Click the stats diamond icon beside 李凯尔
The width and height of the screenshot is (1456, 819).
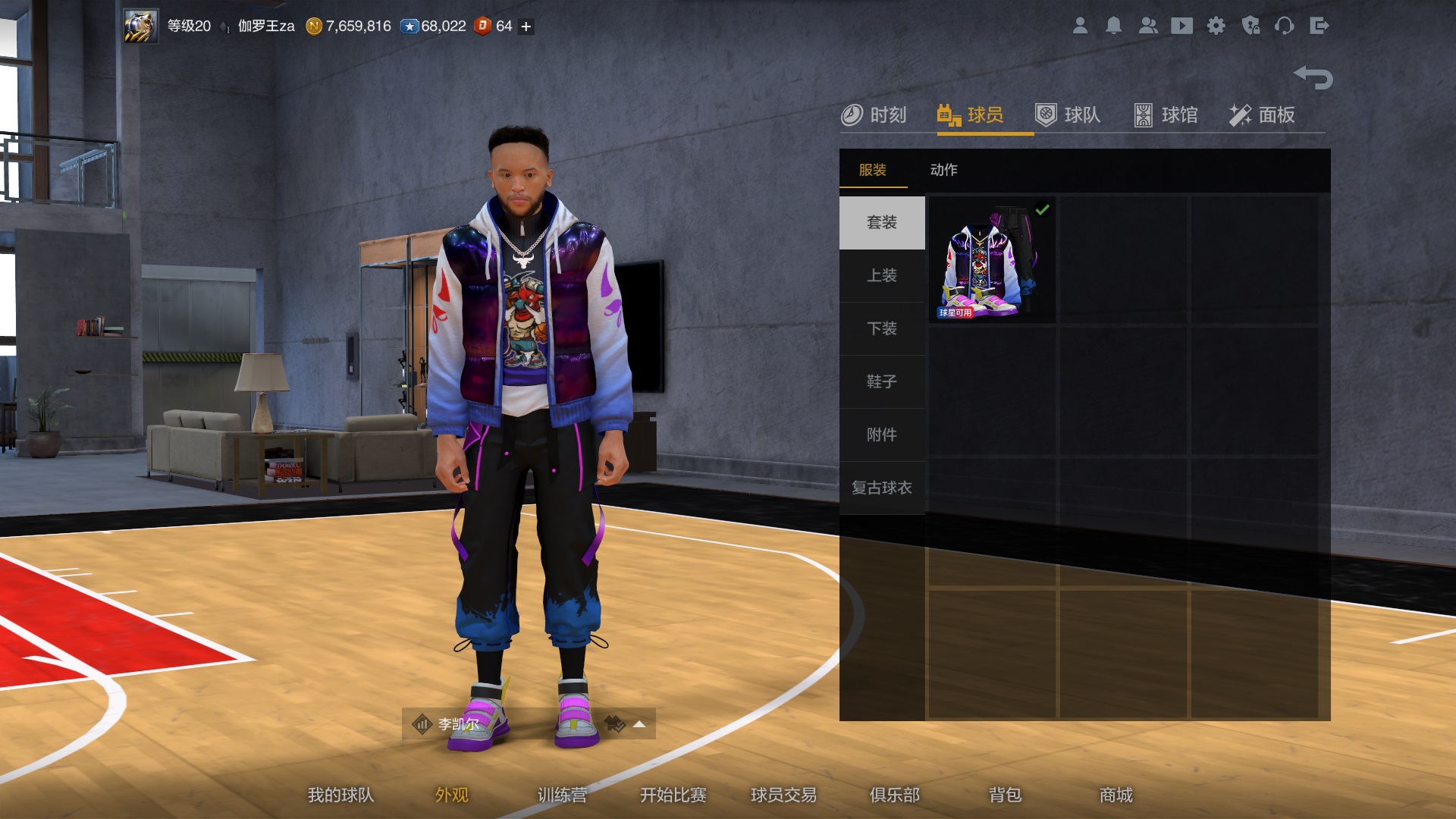point(422,723)
